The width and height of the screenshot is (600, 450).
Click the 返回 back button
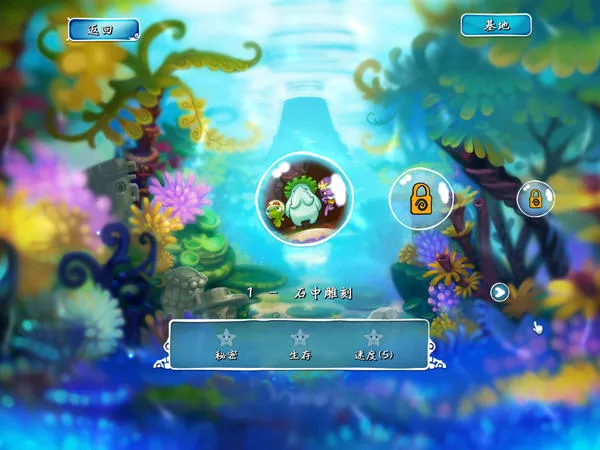(103, 30)
